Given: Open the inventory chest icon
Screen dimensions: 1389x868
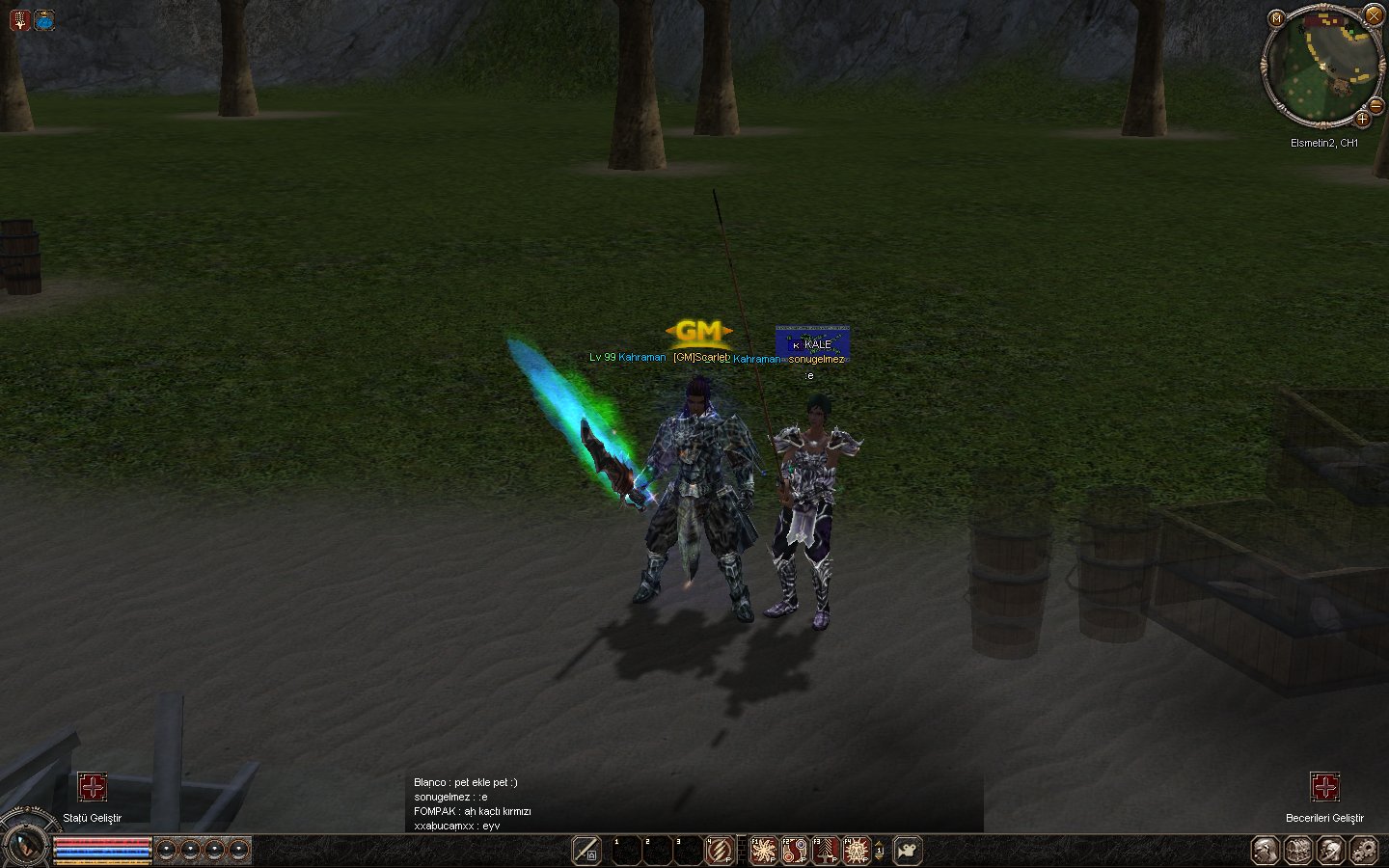Looking at the screenshot, I should tap(1298, 851).
